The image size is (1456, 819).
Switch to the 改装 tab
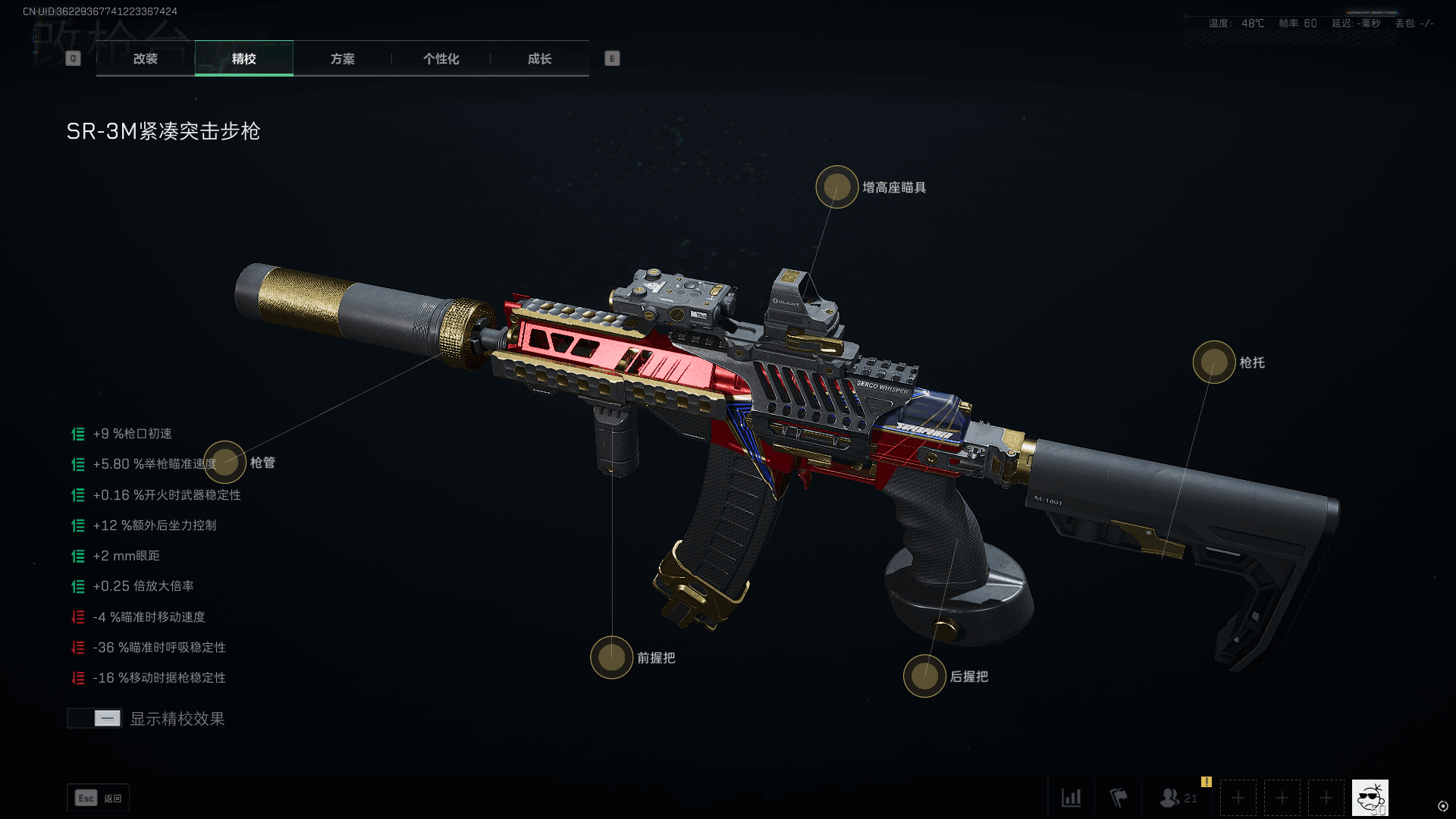pos(146,58)
